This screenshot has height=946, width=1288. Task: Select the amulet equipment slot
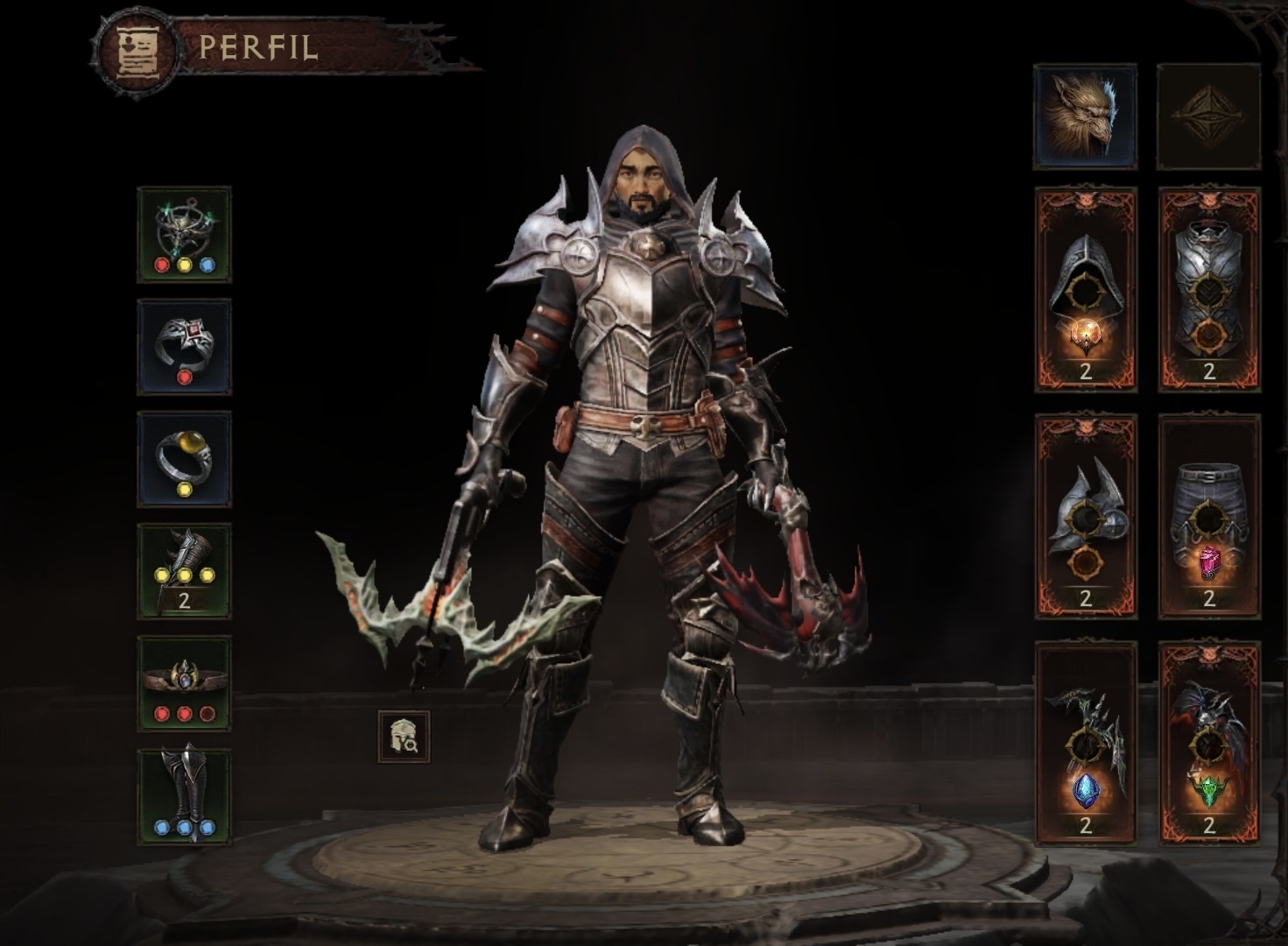click(184, 235)
